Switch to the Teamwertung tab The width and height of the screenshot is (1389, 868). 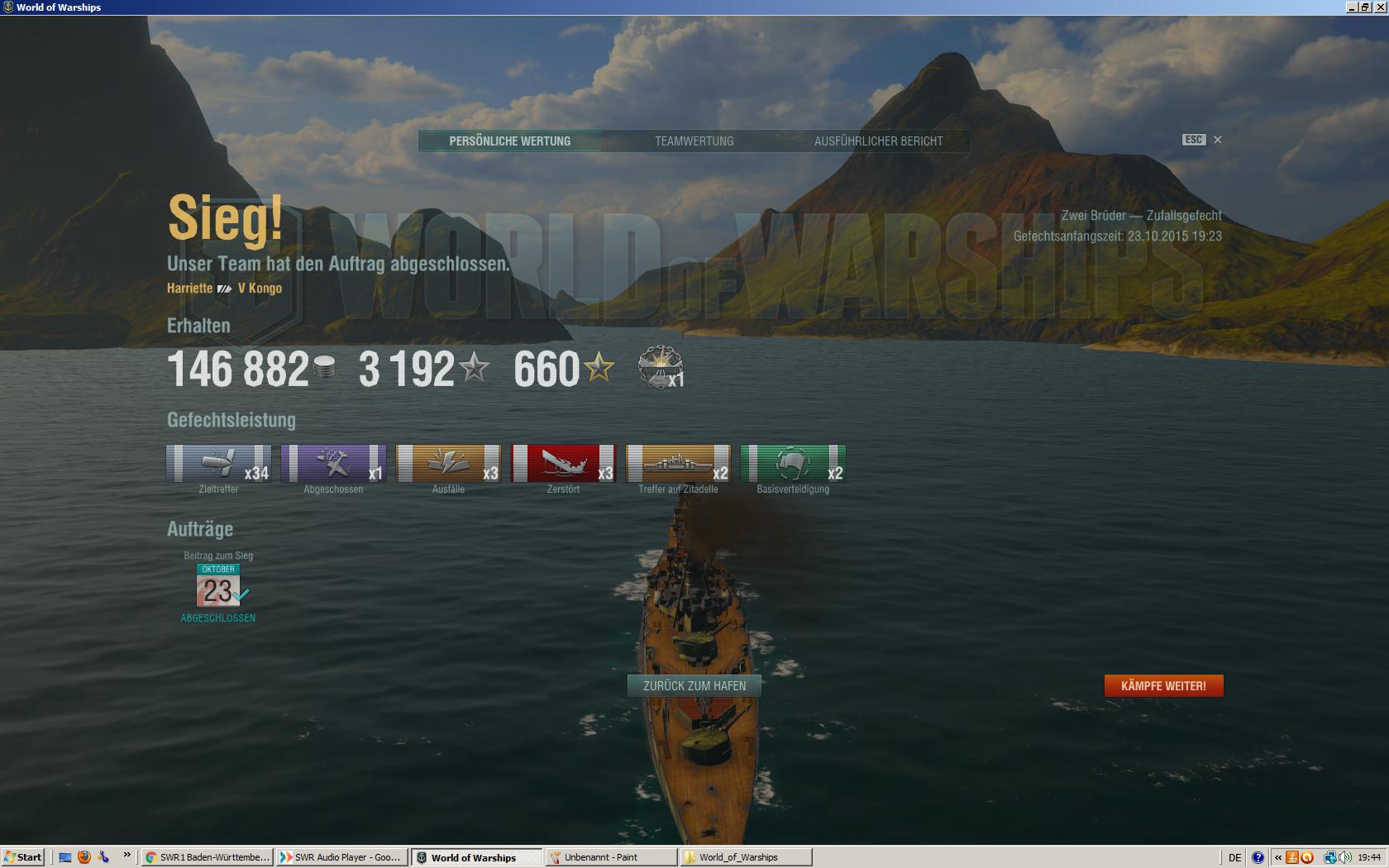point(694,141)
